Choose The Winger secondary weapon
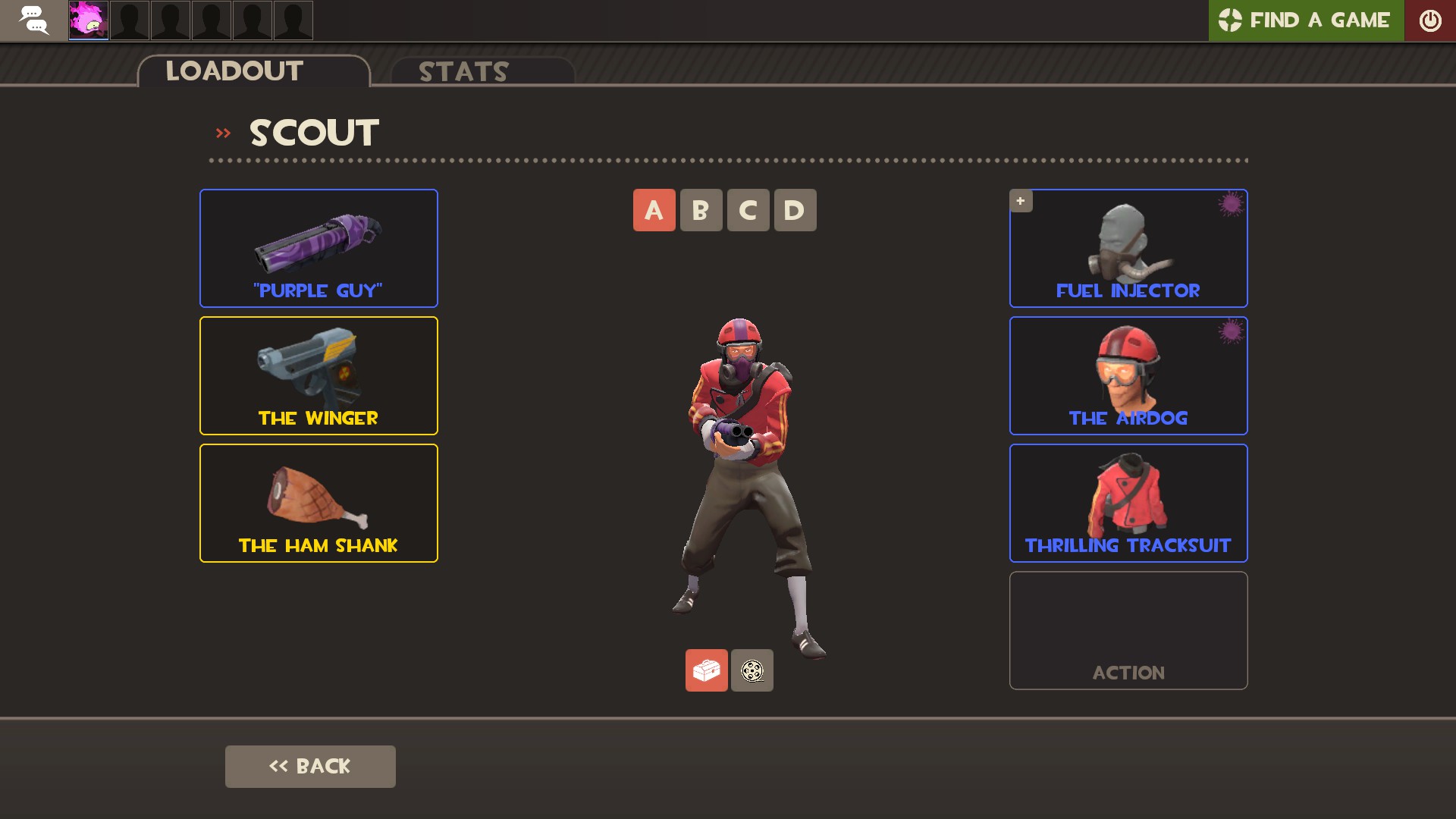Viewport: 1456px width, 819px height. tap(318, 375)
